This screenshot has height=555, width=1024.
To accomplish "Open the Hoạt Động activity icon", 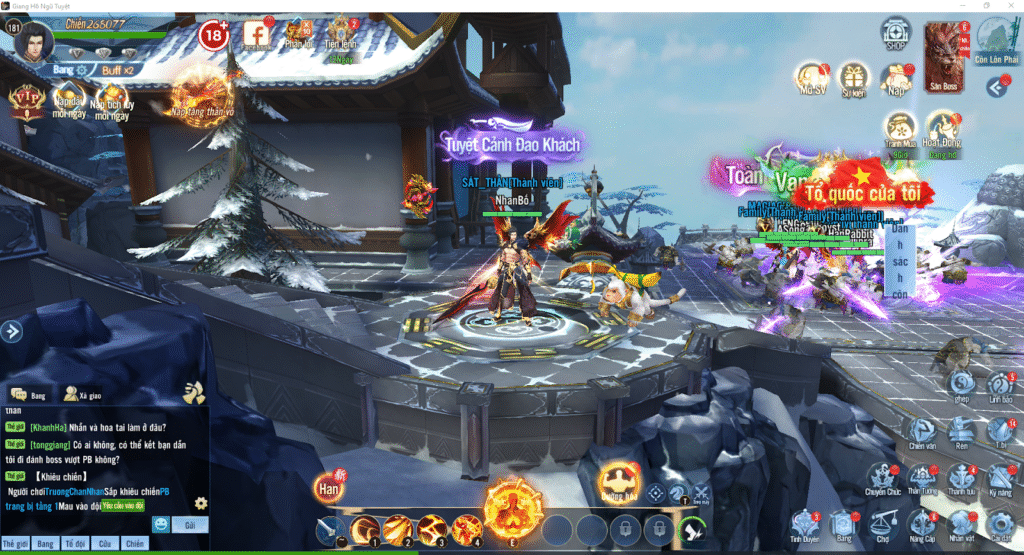I will (941, 128).
